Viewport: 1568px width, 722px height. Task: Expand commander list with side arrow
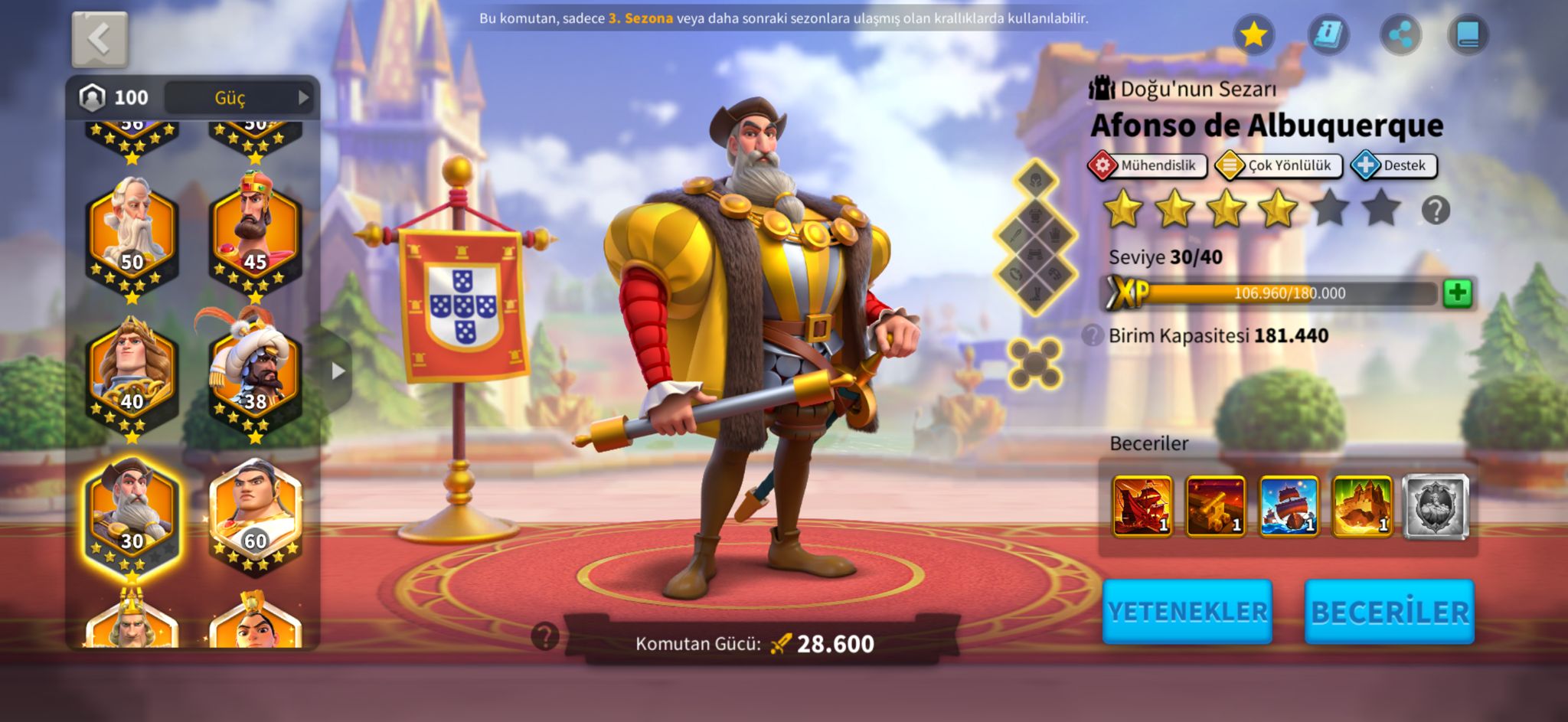click(338, 371)
